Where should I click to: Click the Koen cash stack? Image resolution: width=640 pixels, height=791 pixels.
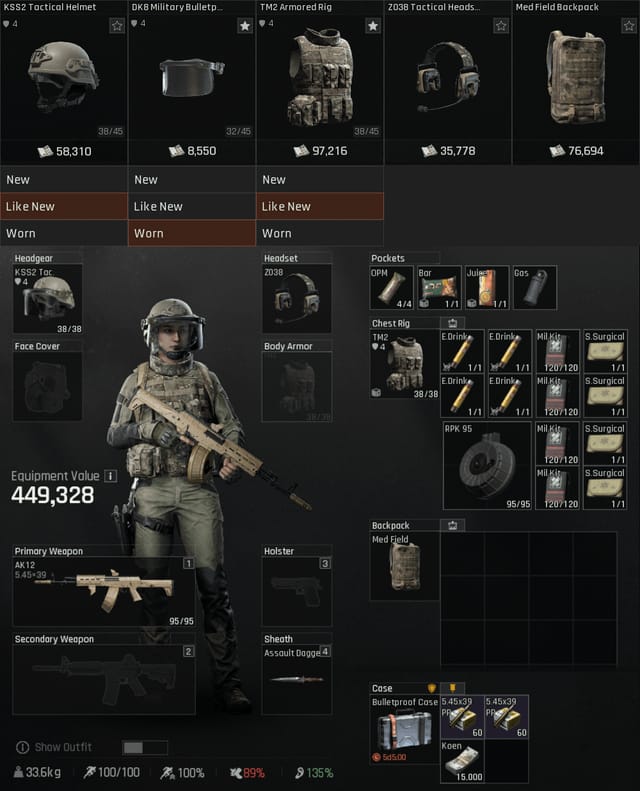tap(462, 762)
